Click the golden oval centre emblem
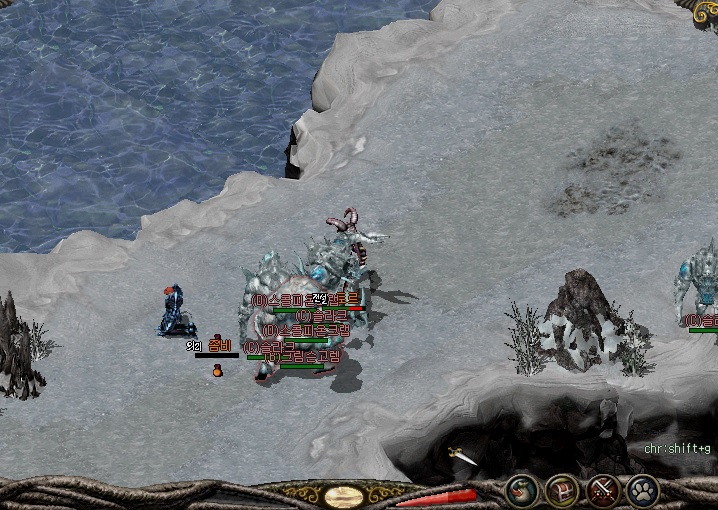The width and height of the screenshot is (718, 510). 344,496
